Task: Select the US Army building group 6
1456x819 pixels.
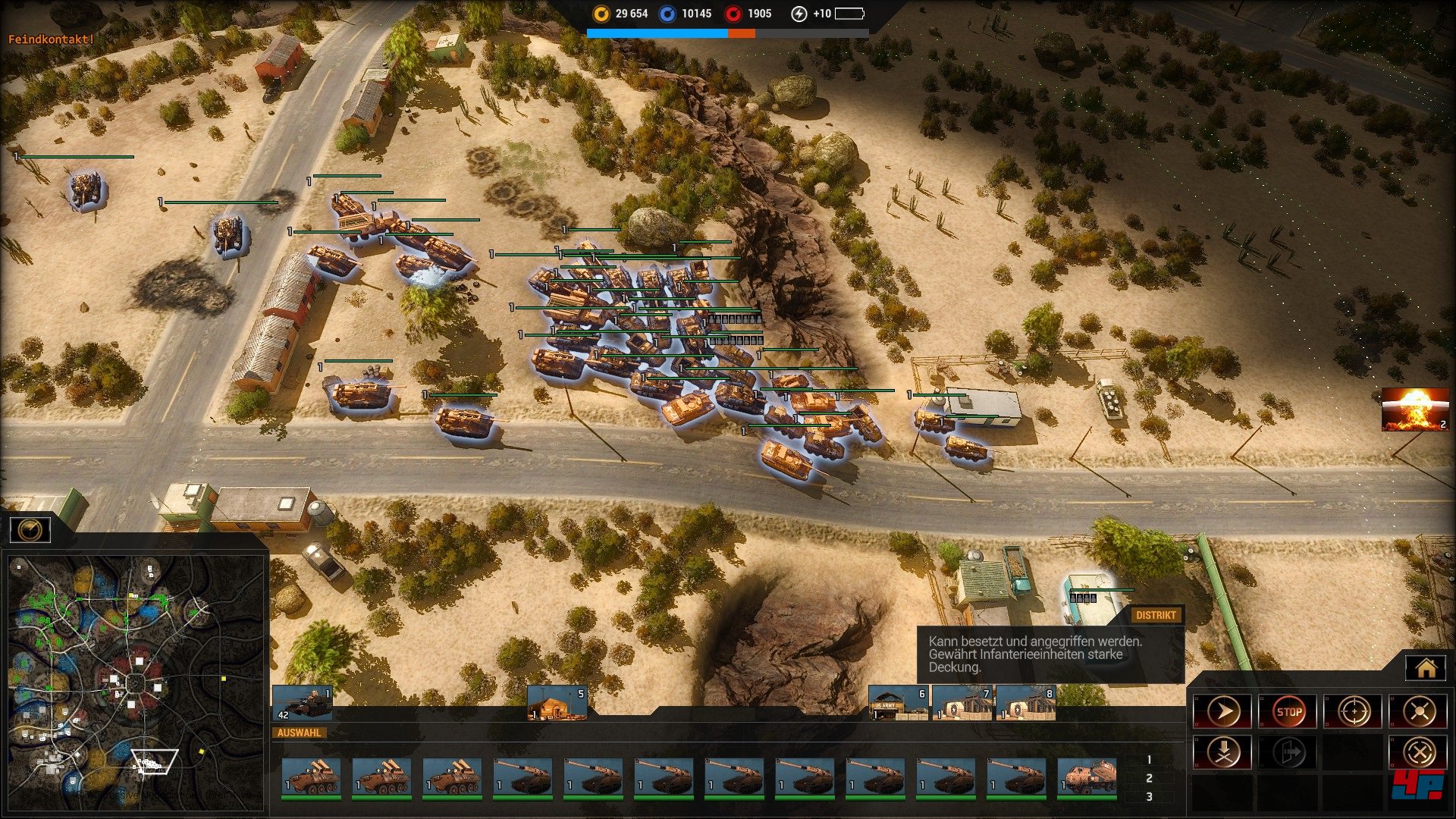Action: pyautogui.click(x=899, y=703)
